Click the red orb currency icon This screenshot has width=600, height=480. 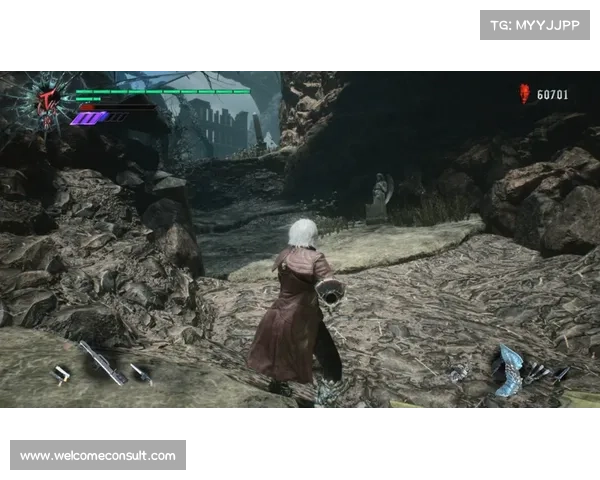pos(524,94)
